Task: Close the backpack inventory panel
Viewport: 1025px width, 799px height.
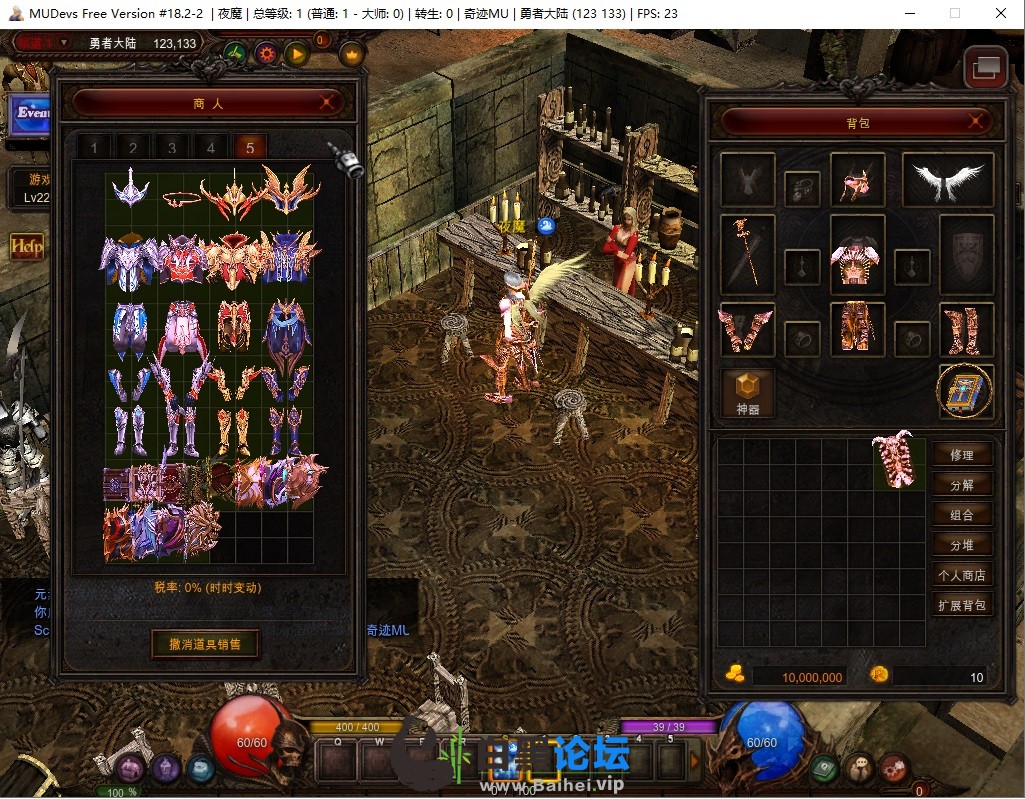Action: point(978,122)
